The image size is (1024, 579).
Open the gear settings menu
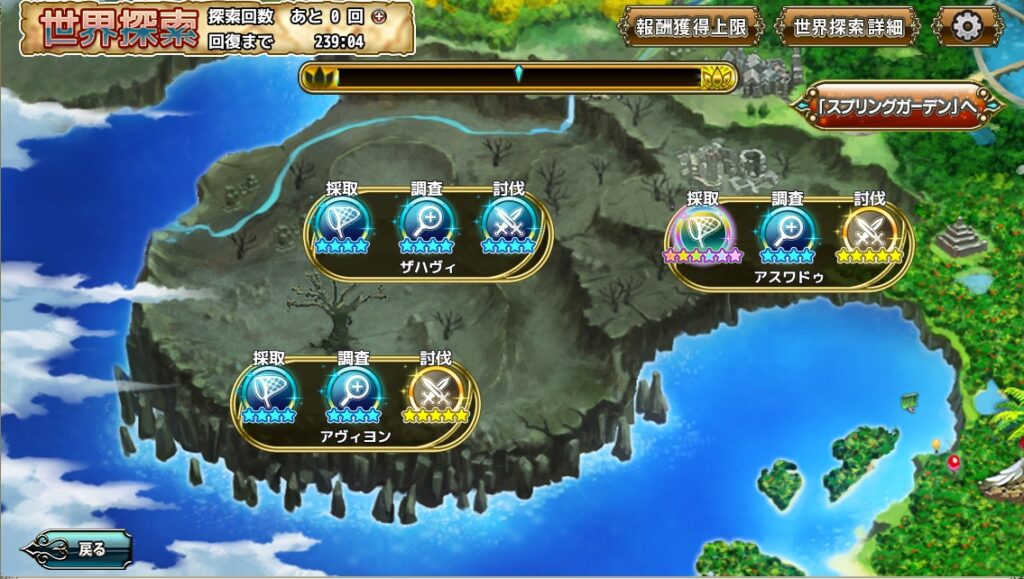coord(967,27)
